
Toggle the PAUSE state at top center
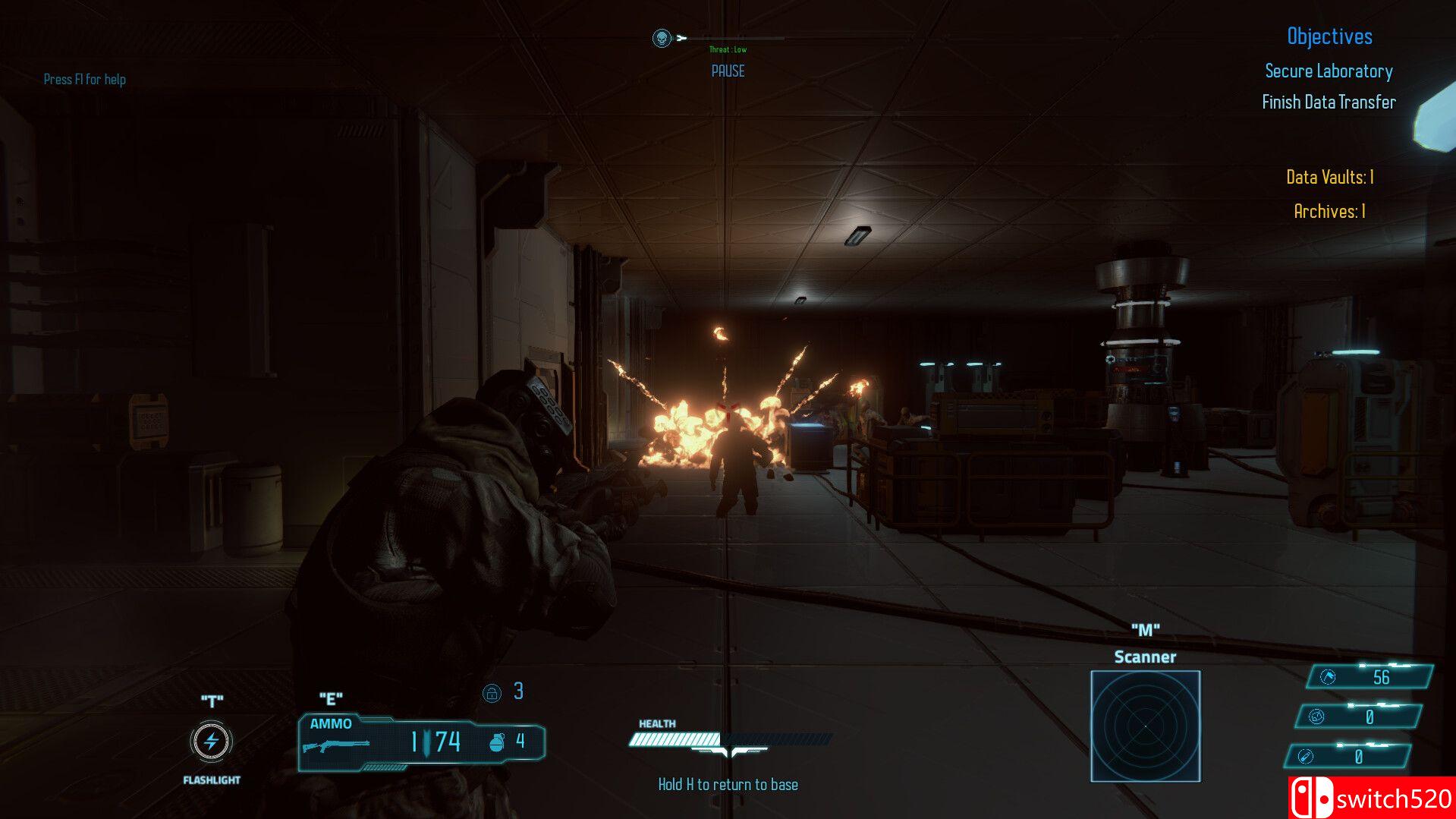[x=728, y=71]
